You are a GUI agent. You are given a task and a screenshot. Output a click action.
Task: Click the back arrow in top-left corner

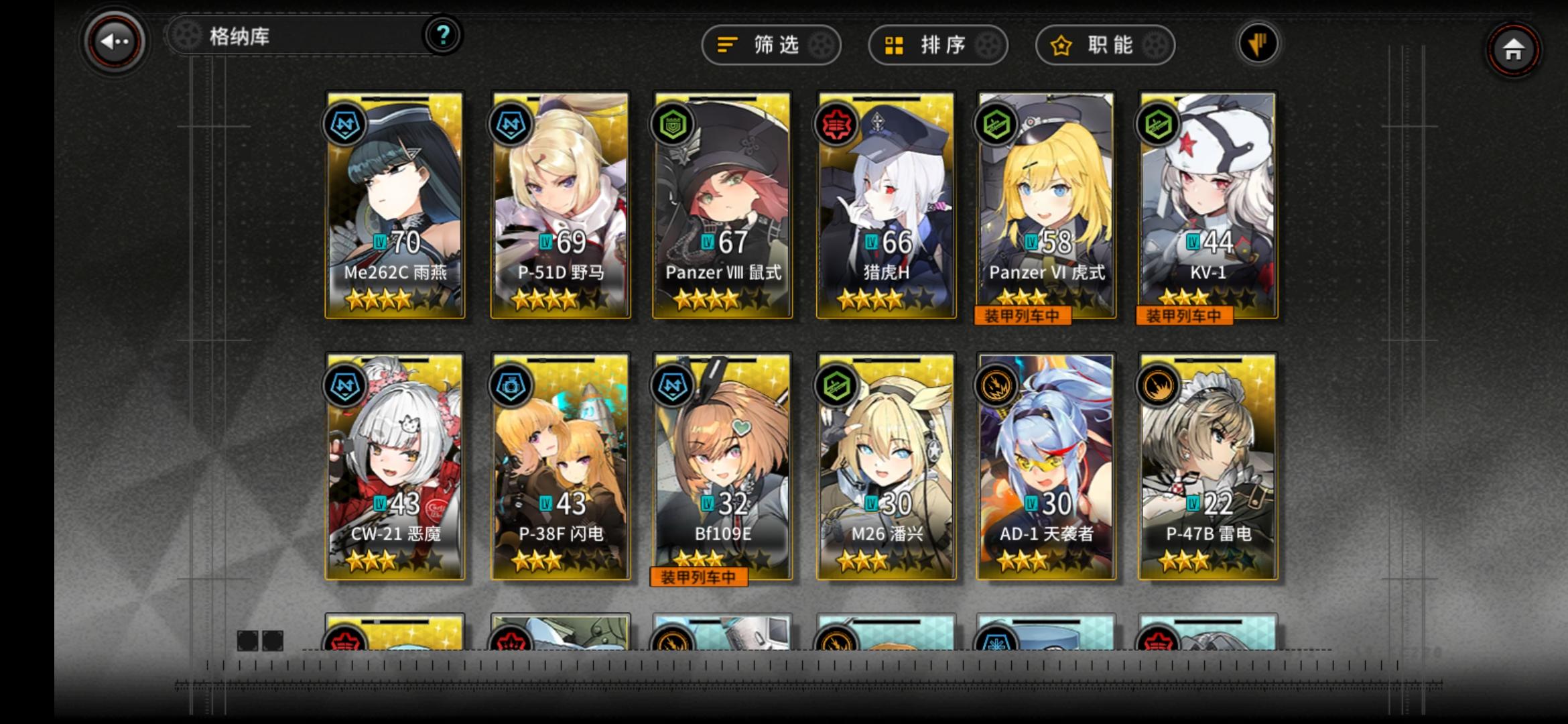[114, 42]
